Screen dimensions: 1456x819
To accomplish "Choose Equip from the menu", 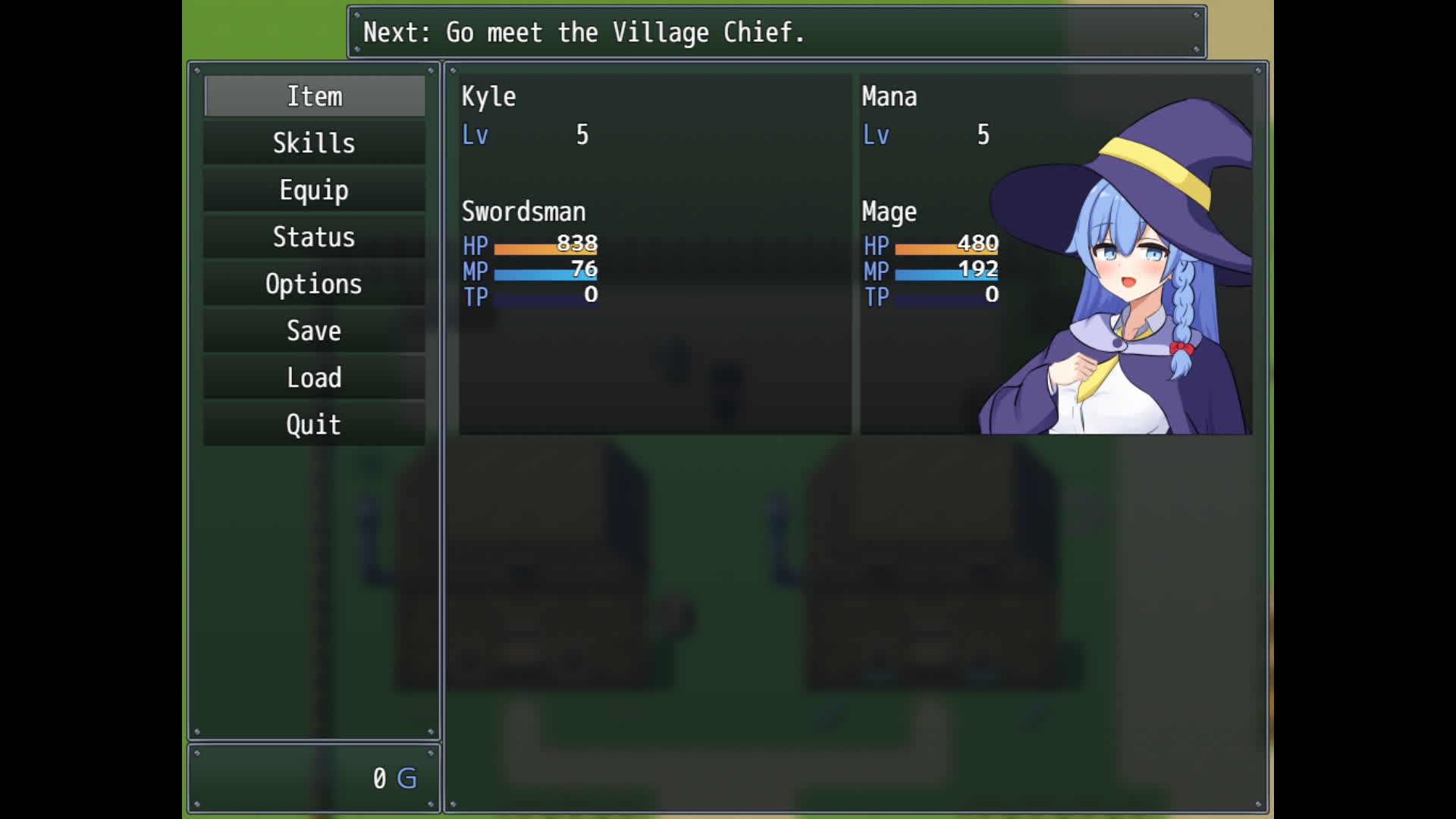I will [314, 190].
